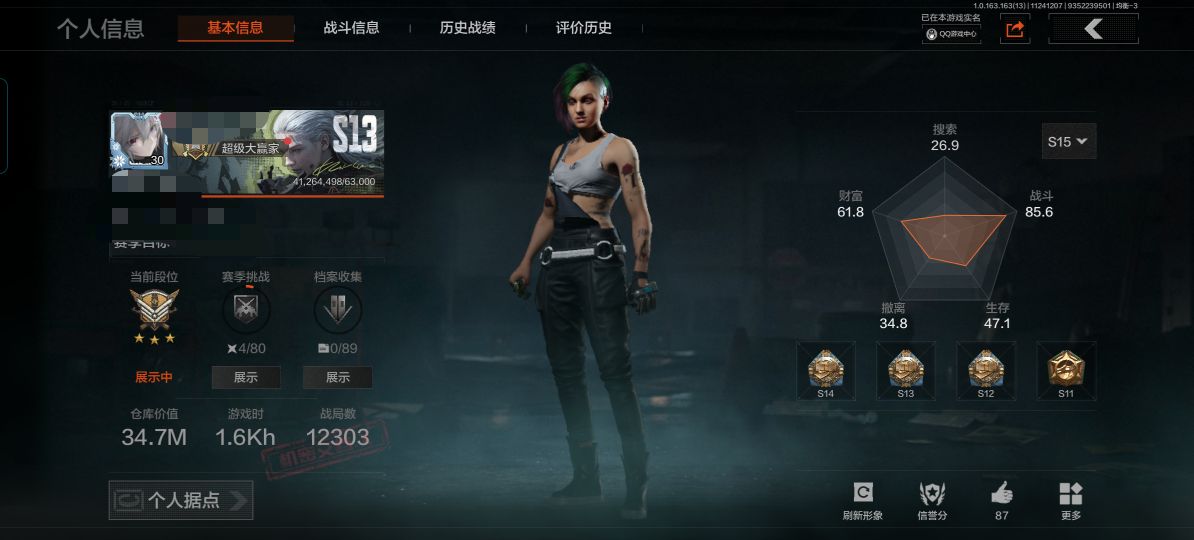
Task: Open the 战斗信息 tab
Action: pos(352,28)
